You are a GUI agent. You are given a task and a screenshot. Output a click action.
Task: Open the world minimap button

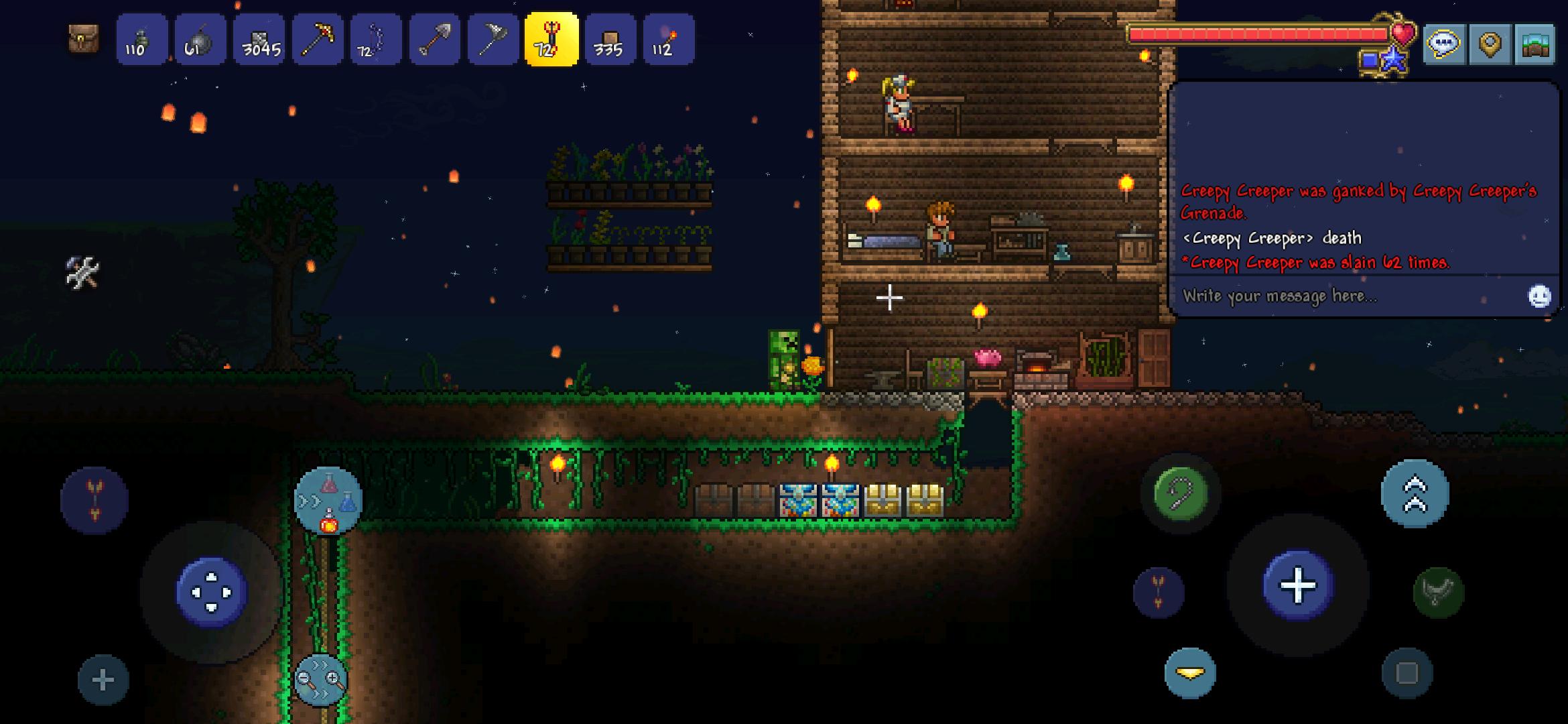pos(1534,44)
